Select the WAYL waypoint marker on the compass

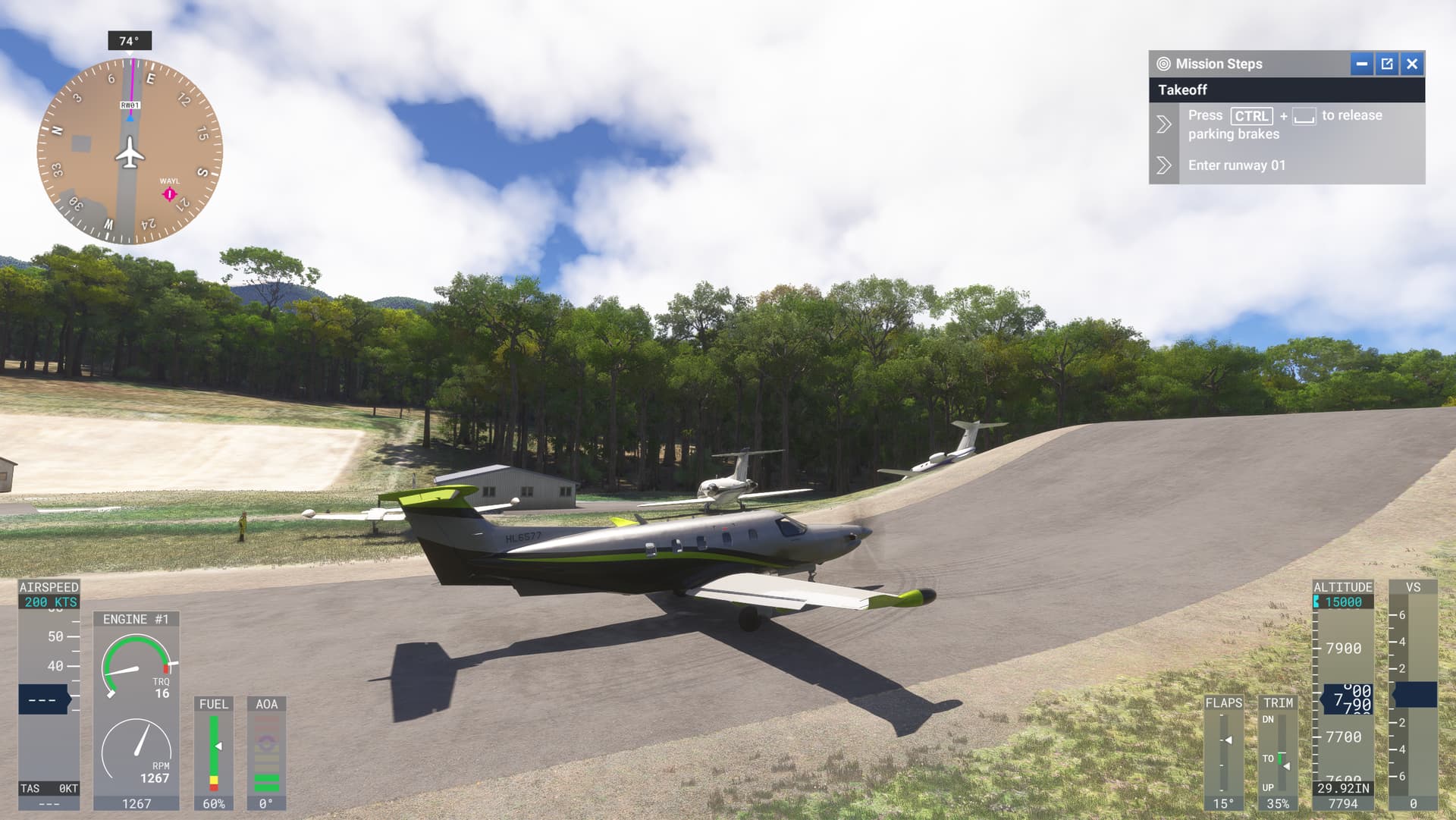(x=168, y=194)
